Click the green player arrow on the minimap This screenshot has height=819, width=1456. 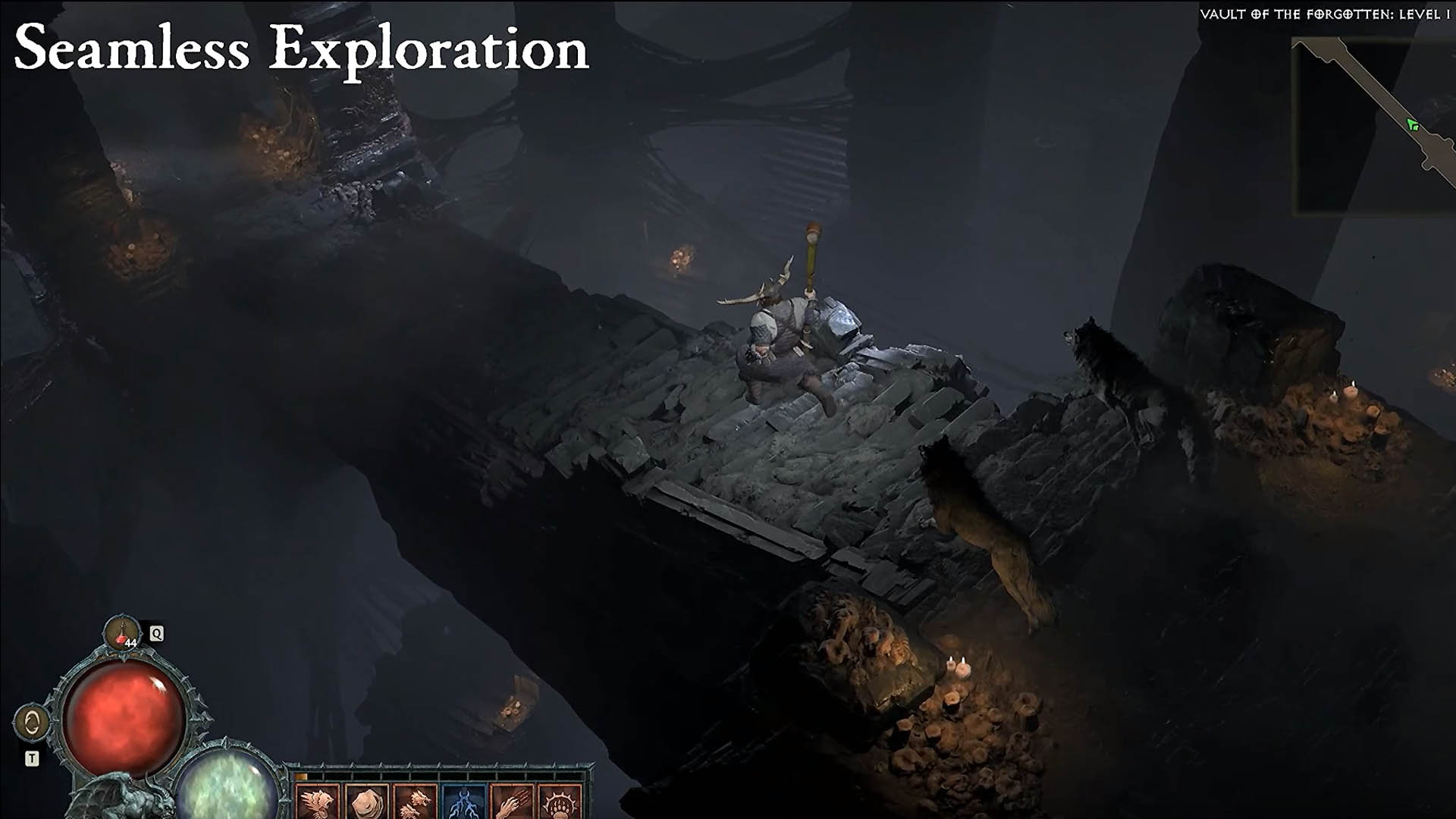pos(1412,124)
